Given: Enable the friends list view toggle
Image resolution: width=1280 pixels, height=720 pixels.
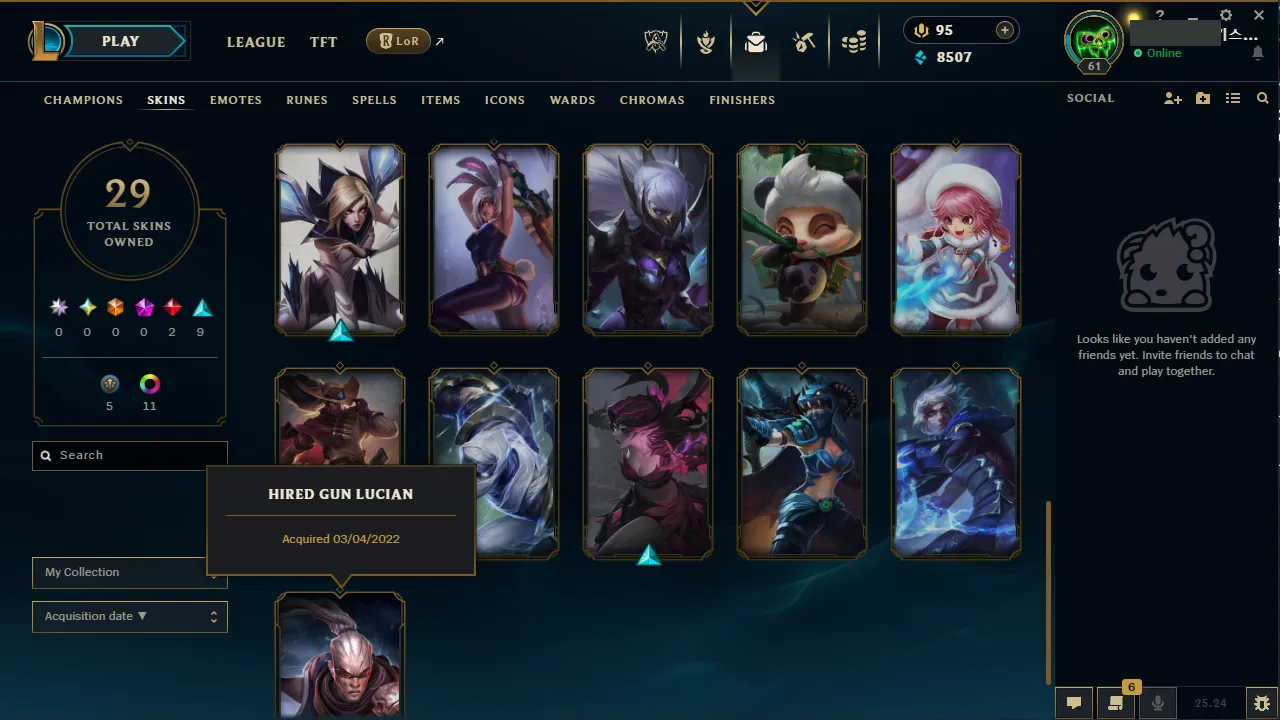Looking at the screenshot, I should coord(1235,98).
